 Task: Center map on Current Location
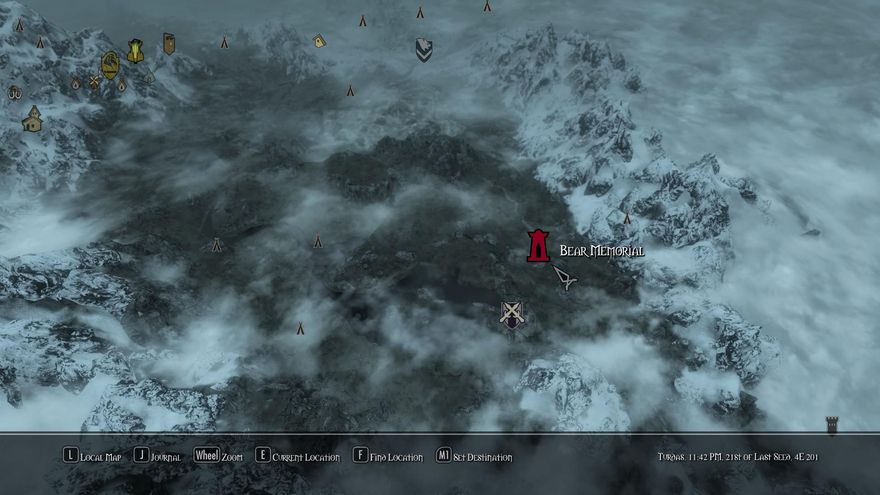298,456
